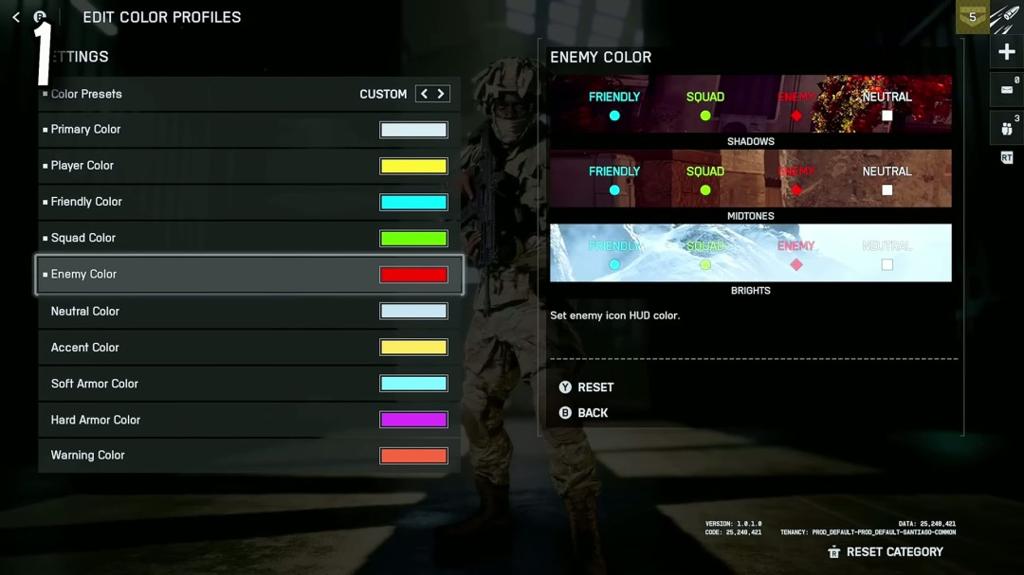The width and height of the screenshot is (1024, 575).
Task: Switch to the next color preset
Action: pos(441,94)
